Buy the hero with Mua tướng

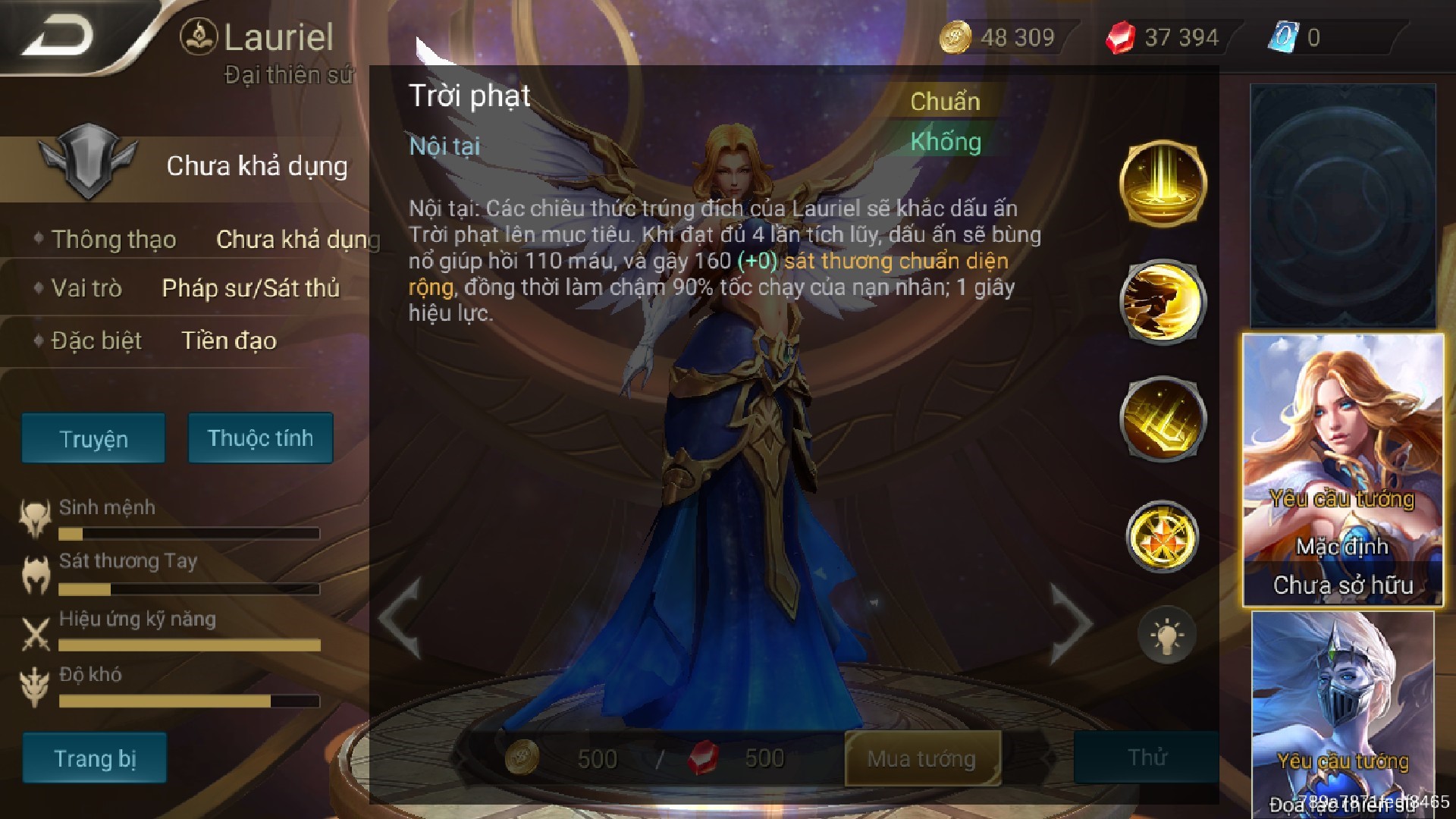pyautogui.click(x=922, y=758)
